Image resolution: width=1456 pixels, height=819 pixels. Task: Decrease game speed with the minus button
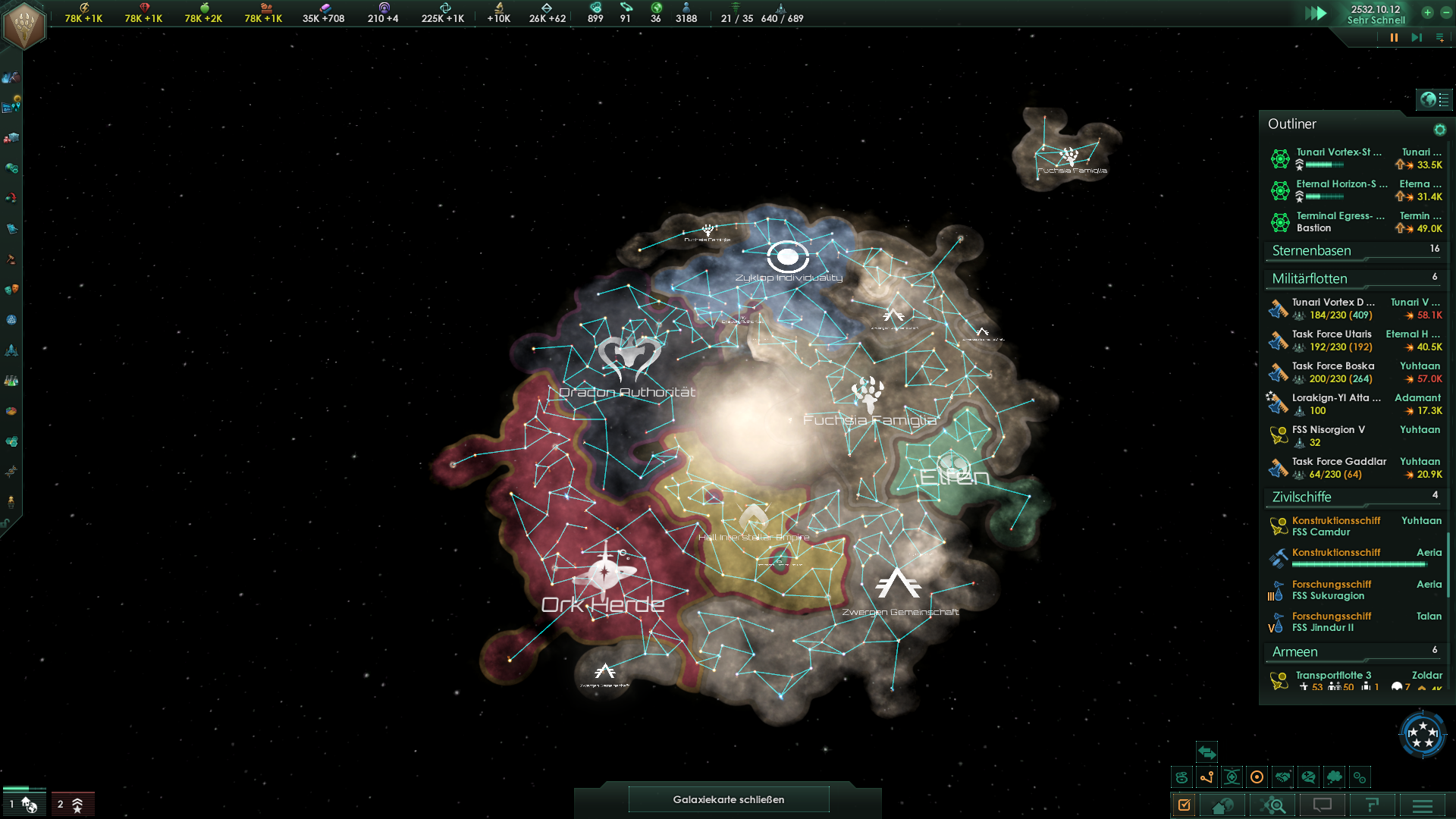[x=1445, y=12]
